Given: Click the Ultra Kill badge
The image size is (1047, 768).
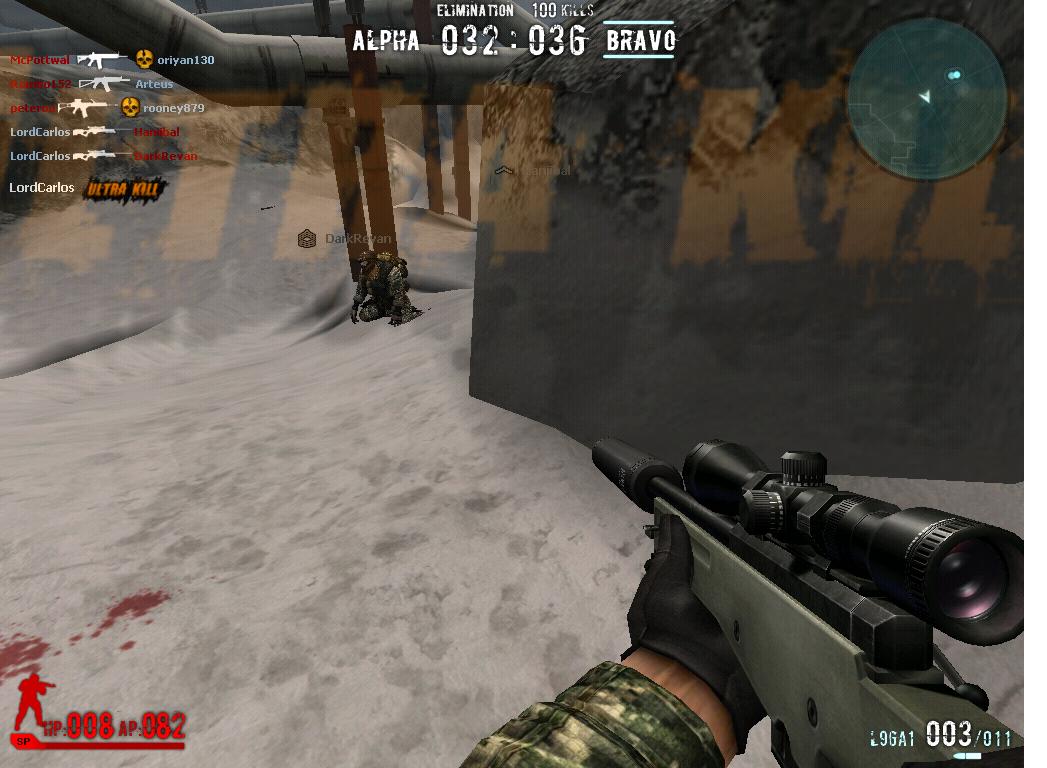Looking at the screenshot, I should point(123,188).
